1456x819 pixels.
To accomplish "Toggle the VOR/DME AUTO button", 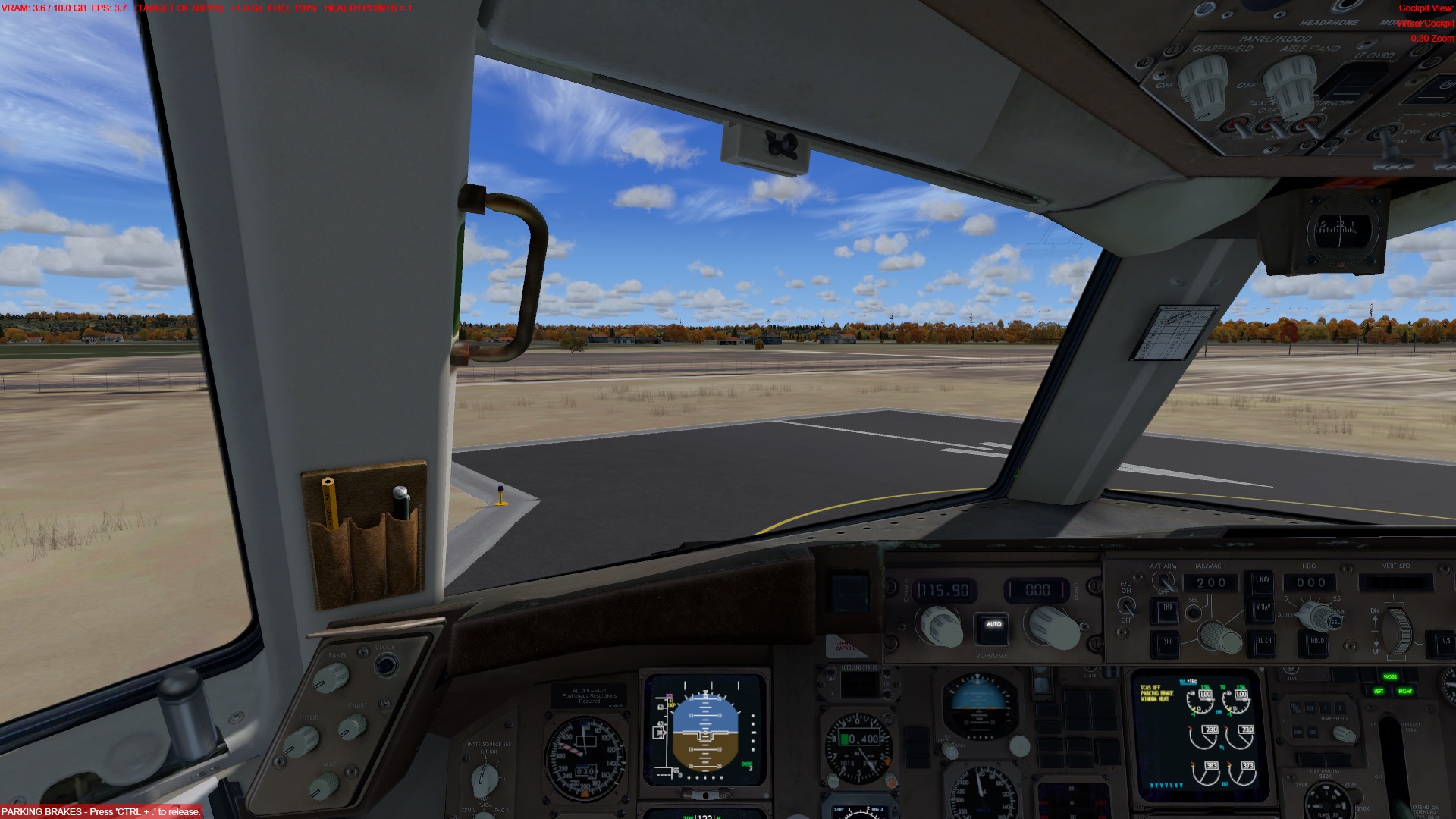I will click(993, 626).
